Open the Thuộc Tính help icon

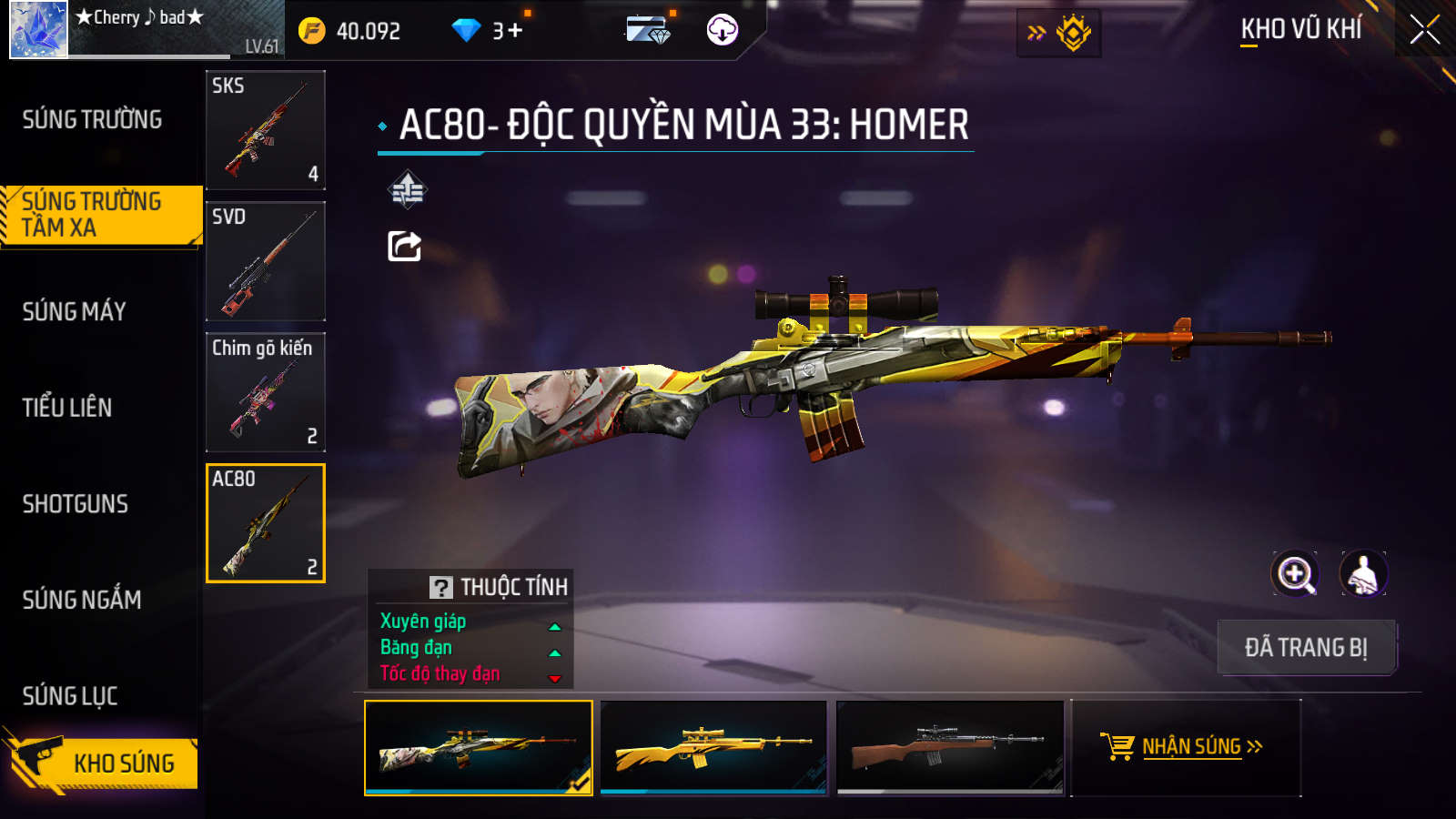(441, 587)
